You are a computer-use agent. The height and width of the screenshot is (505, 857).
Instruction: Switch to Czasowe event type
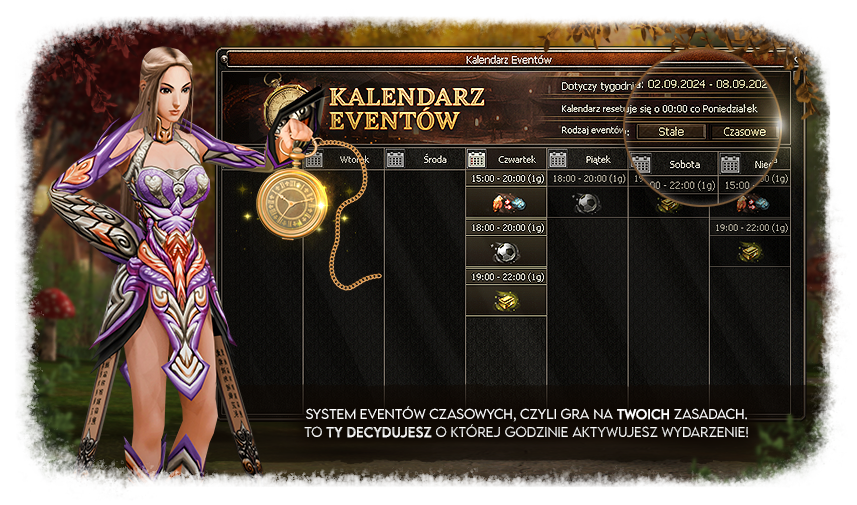[x=744, y=131]
